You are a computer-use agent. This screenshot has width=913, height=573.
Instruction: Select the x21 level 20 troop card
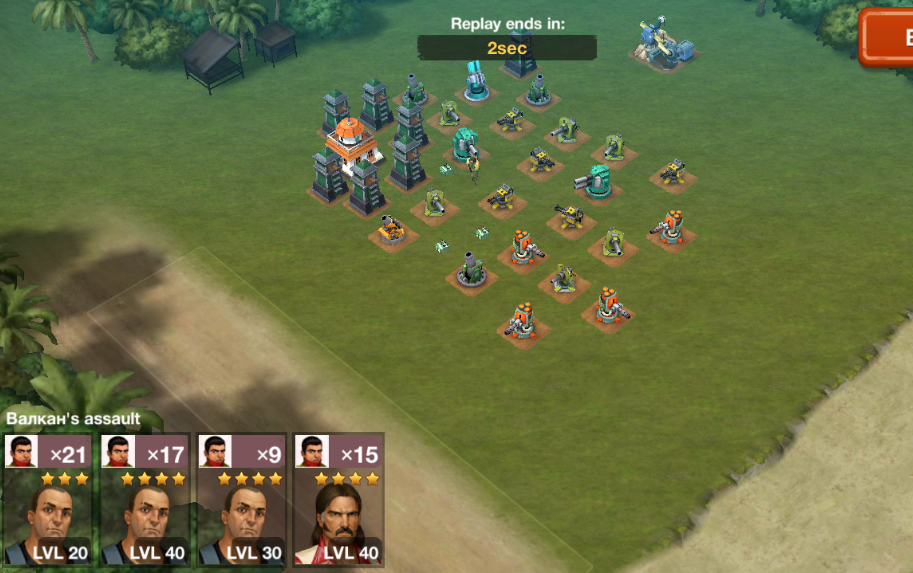click(x=47, y=500)
